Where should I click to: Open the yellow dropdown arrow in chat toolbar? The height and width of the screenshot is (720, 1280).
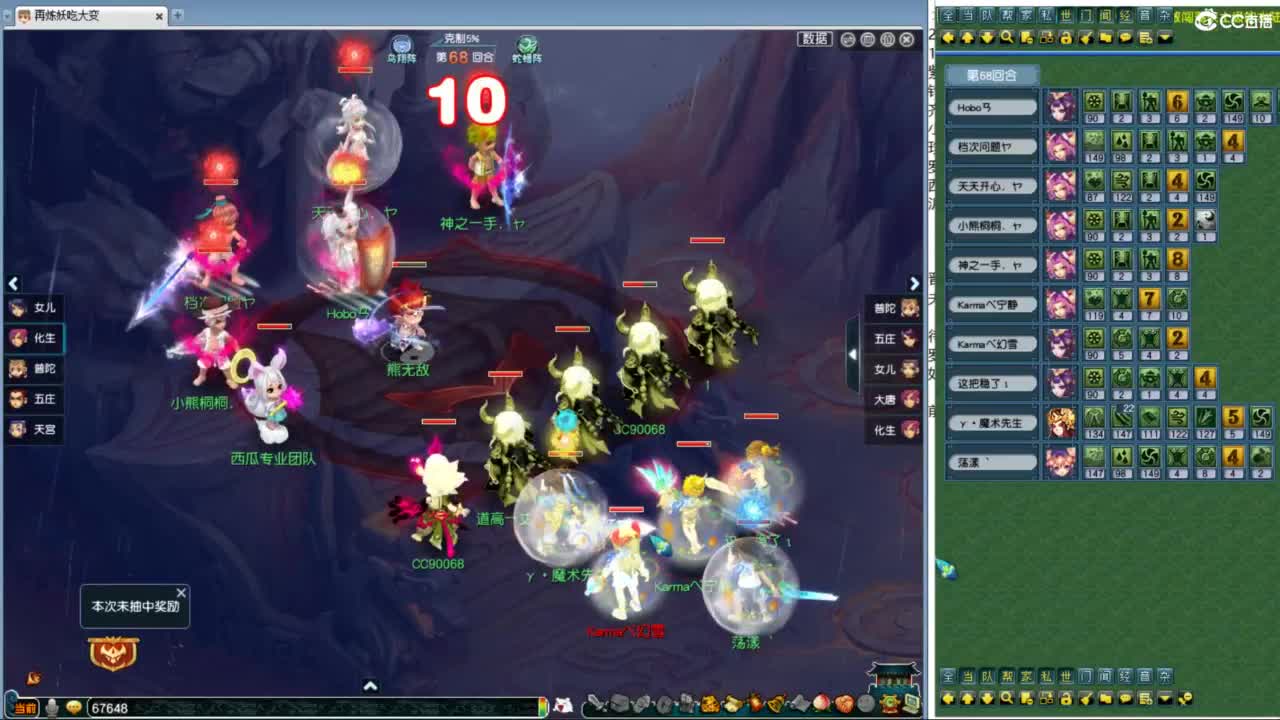point(1163,36)
